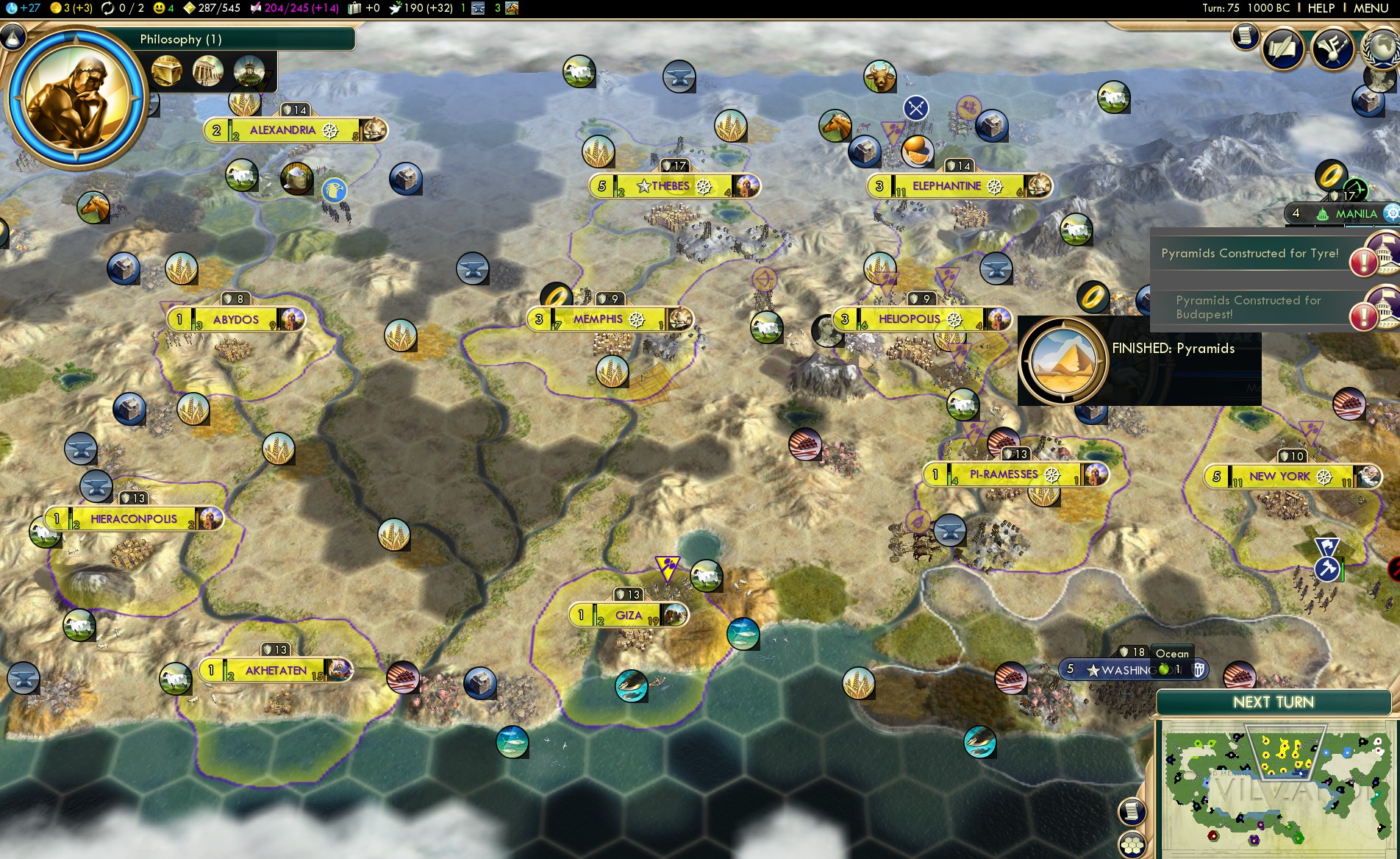Screen dimensions: 1400x859
Task: Open the diplomacy globe icon
Action: (1383, 49)
